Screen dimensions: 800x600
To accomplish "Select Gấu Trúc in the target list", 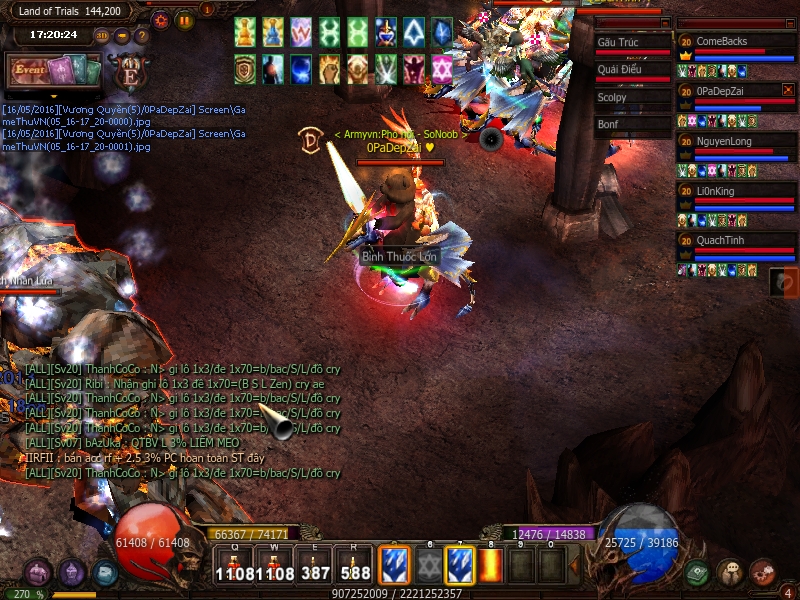I will click(632, 45).
